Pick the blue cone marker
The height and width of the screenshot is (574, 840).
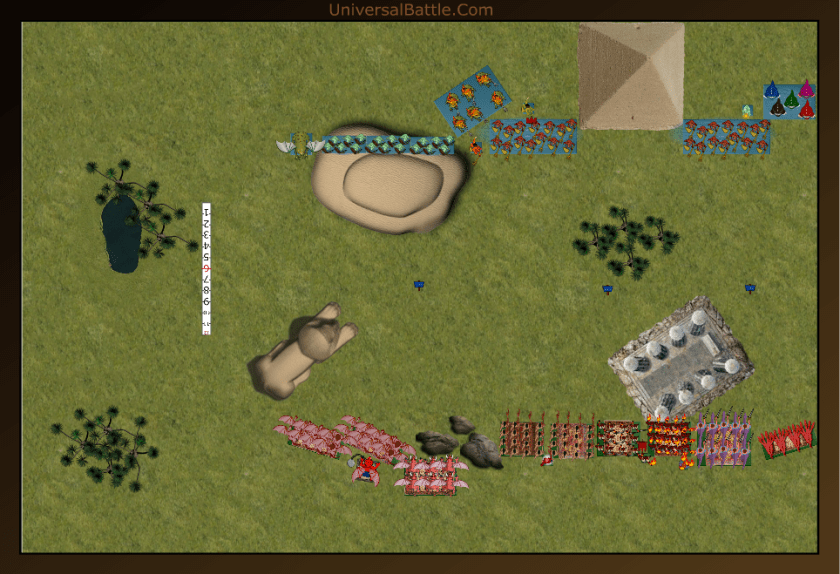772,91
